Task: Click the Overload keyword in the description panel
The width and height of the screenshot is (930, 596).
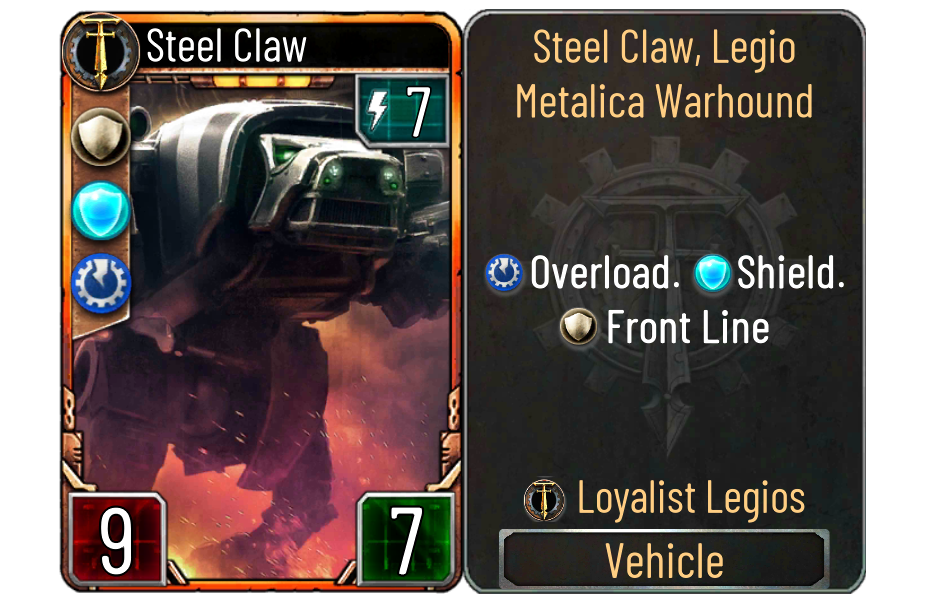Action: tap(605, 273)
